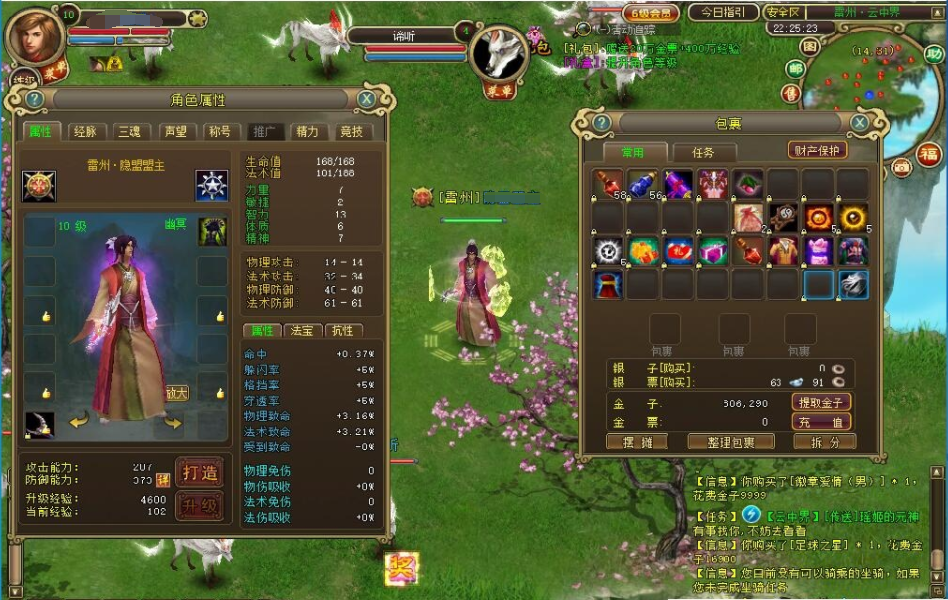Switch to the 抗性 resistance sub-tab
Image resolution: width=948 pixels, height=600 pixels.
tap(343, 330)
